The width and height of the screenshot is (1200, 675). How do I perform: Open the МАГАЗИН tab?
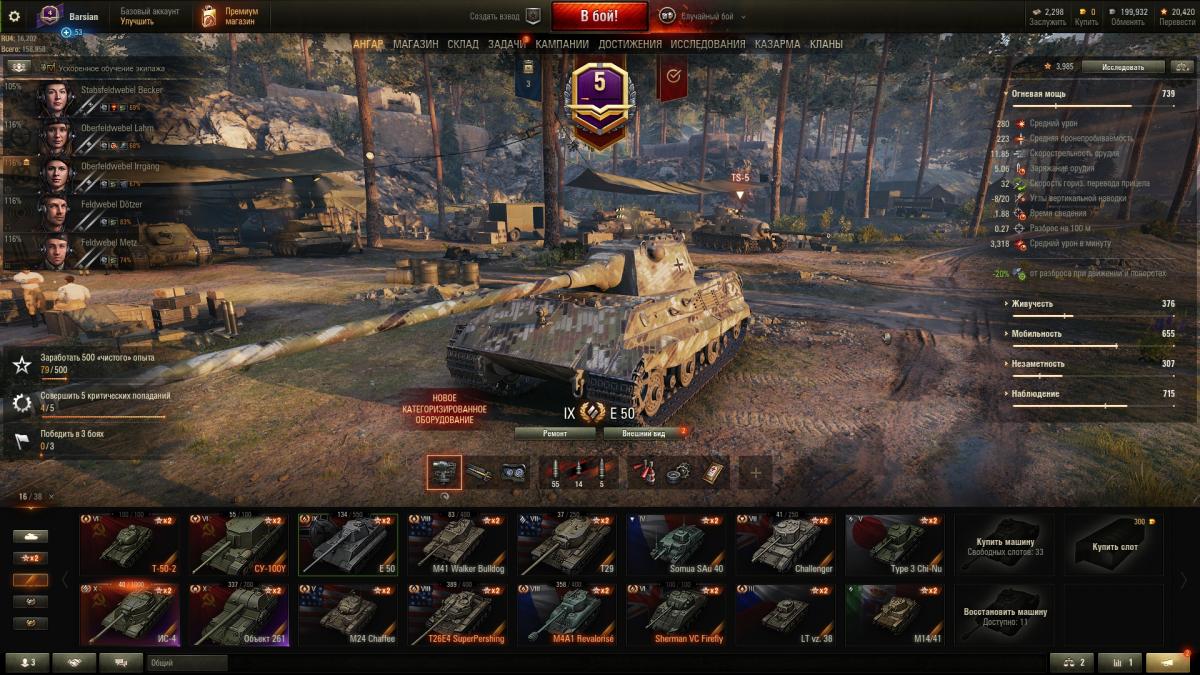point(415,44)
